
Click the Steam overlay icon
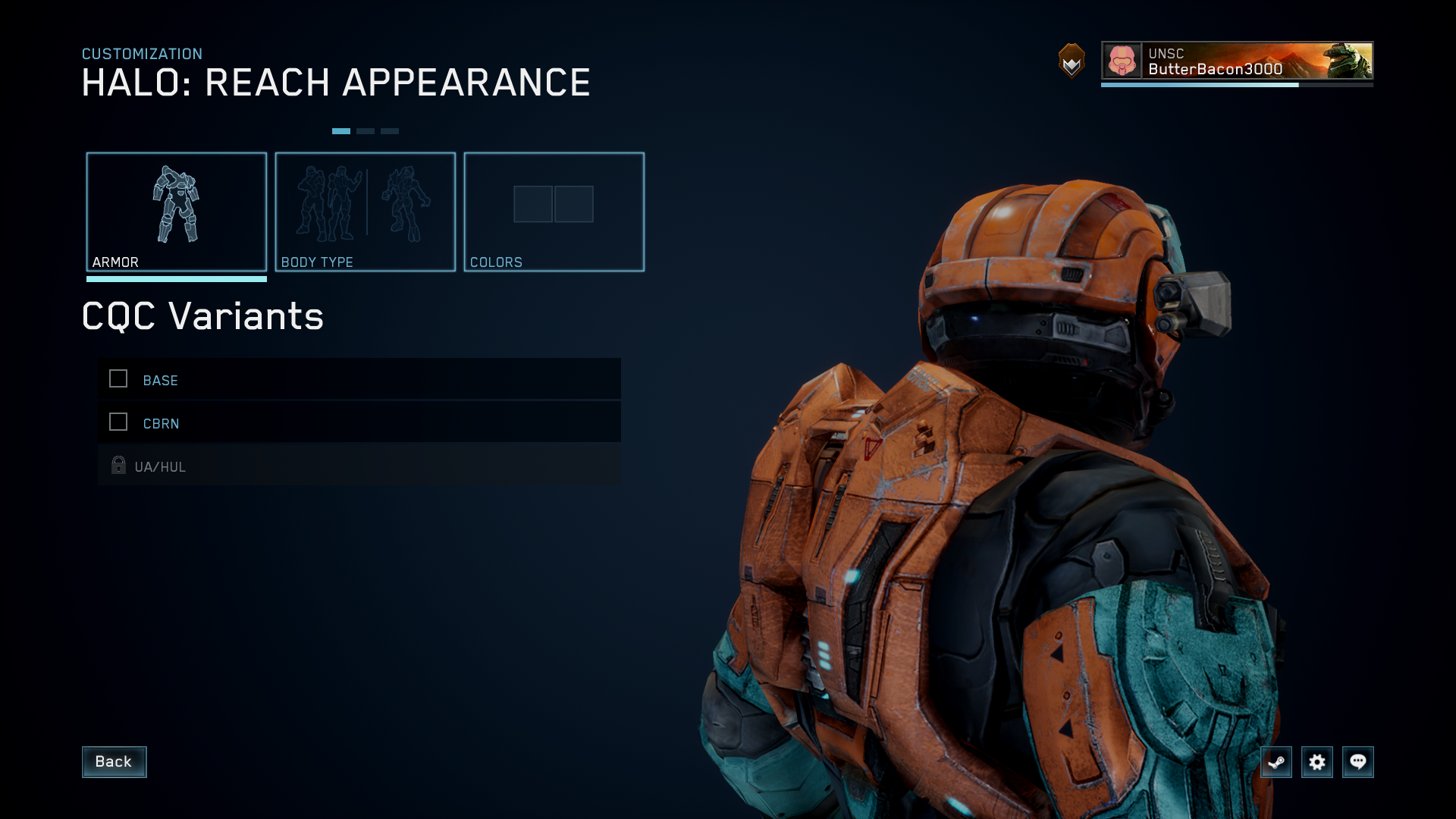click(1276, 762)
